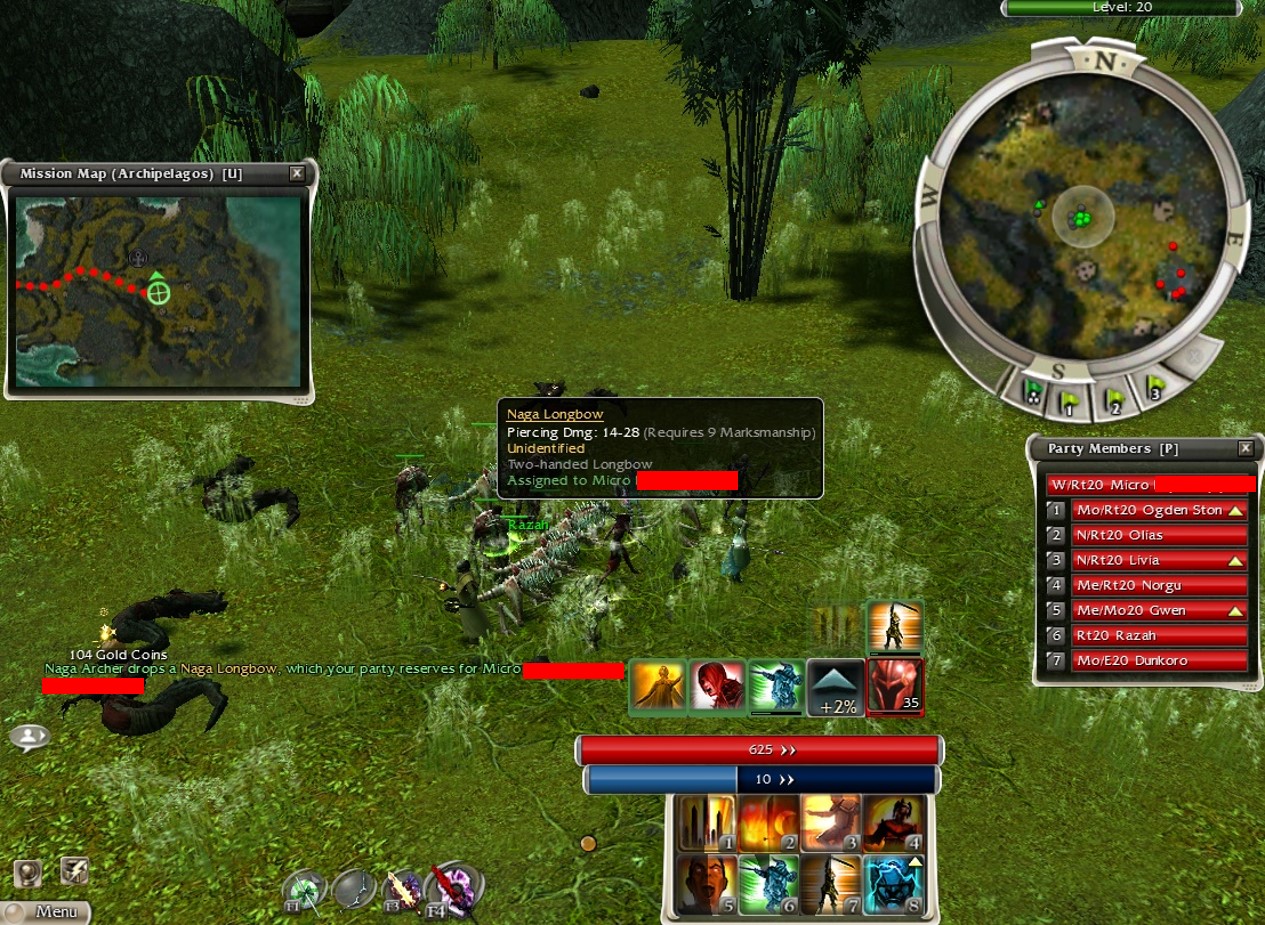Open the Menu button
Screen dimensions: 1265x925
[48, 911]
